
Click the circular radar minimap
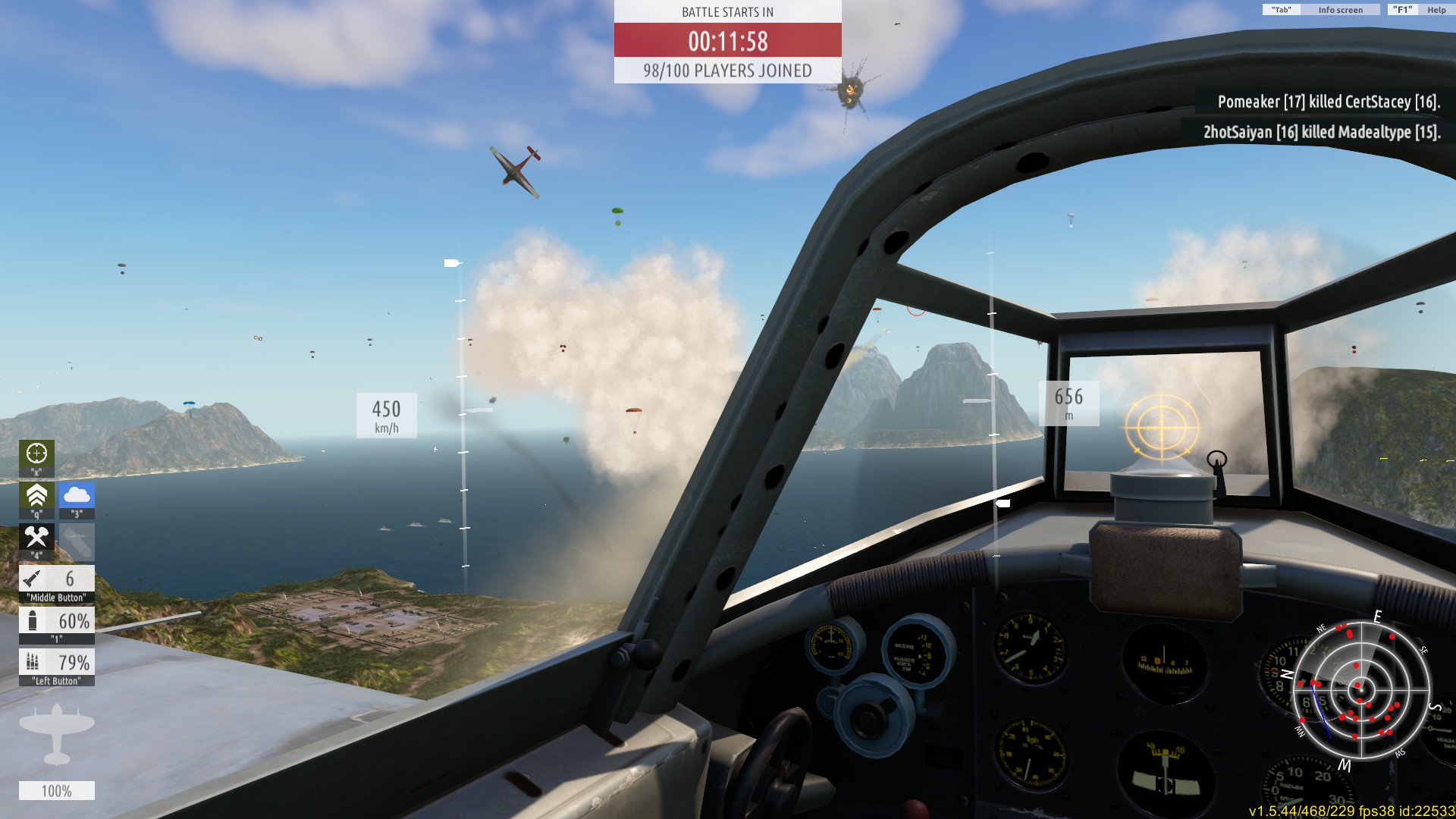(1361, 690)
